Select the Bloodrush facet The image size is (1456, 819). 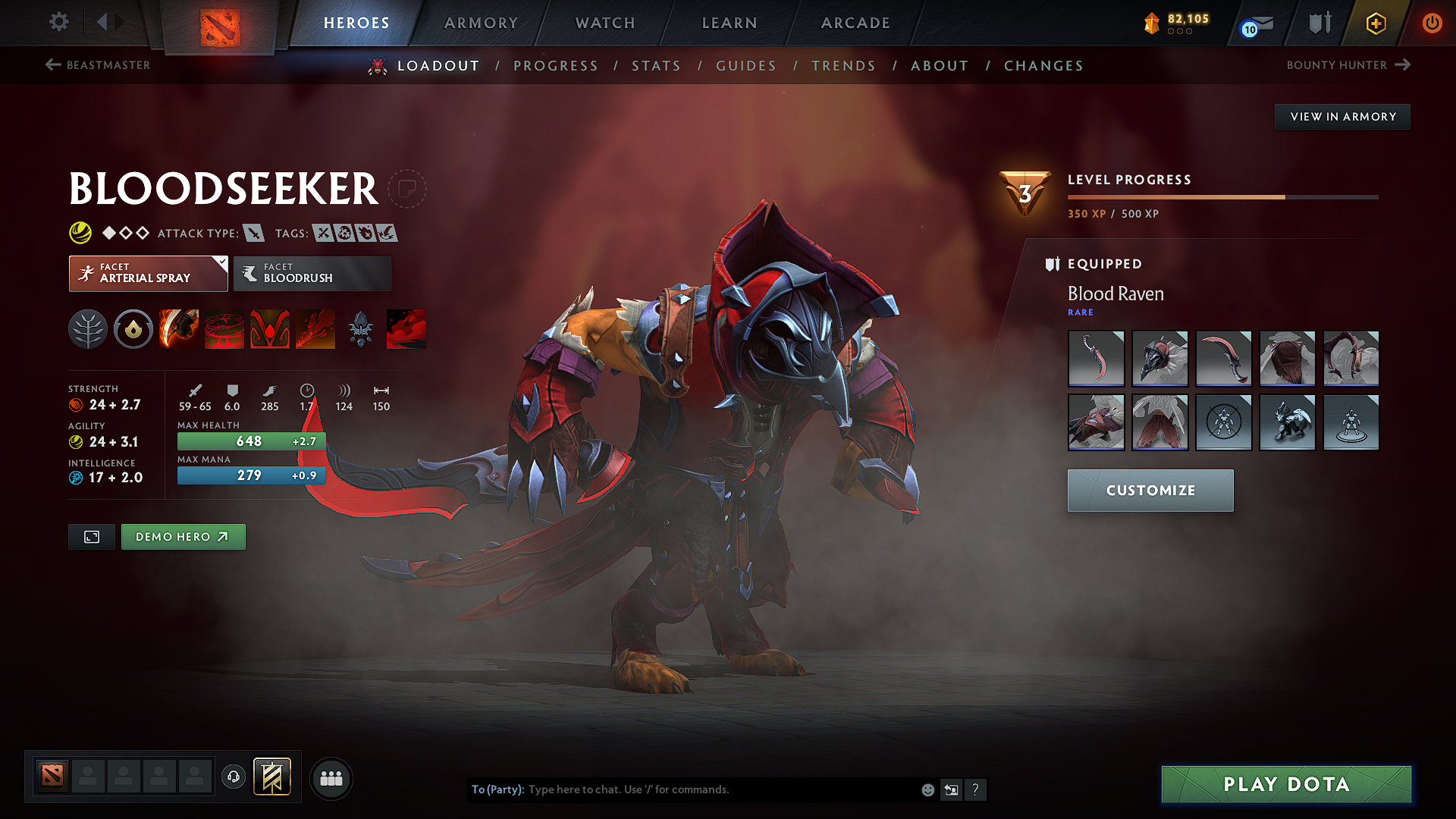(312, 274)
